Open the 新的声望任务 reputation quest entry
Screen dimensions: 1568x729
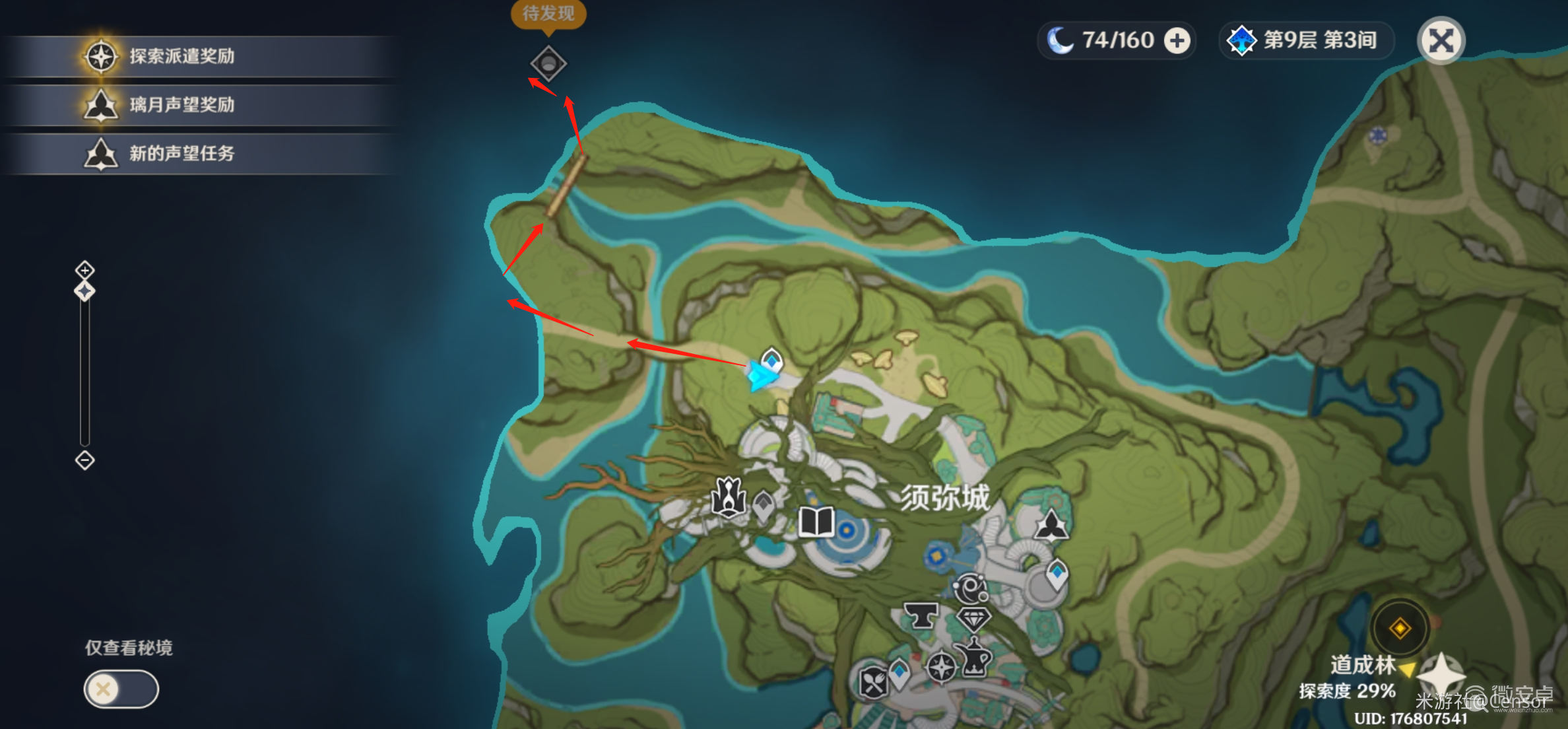pos(181,154)
